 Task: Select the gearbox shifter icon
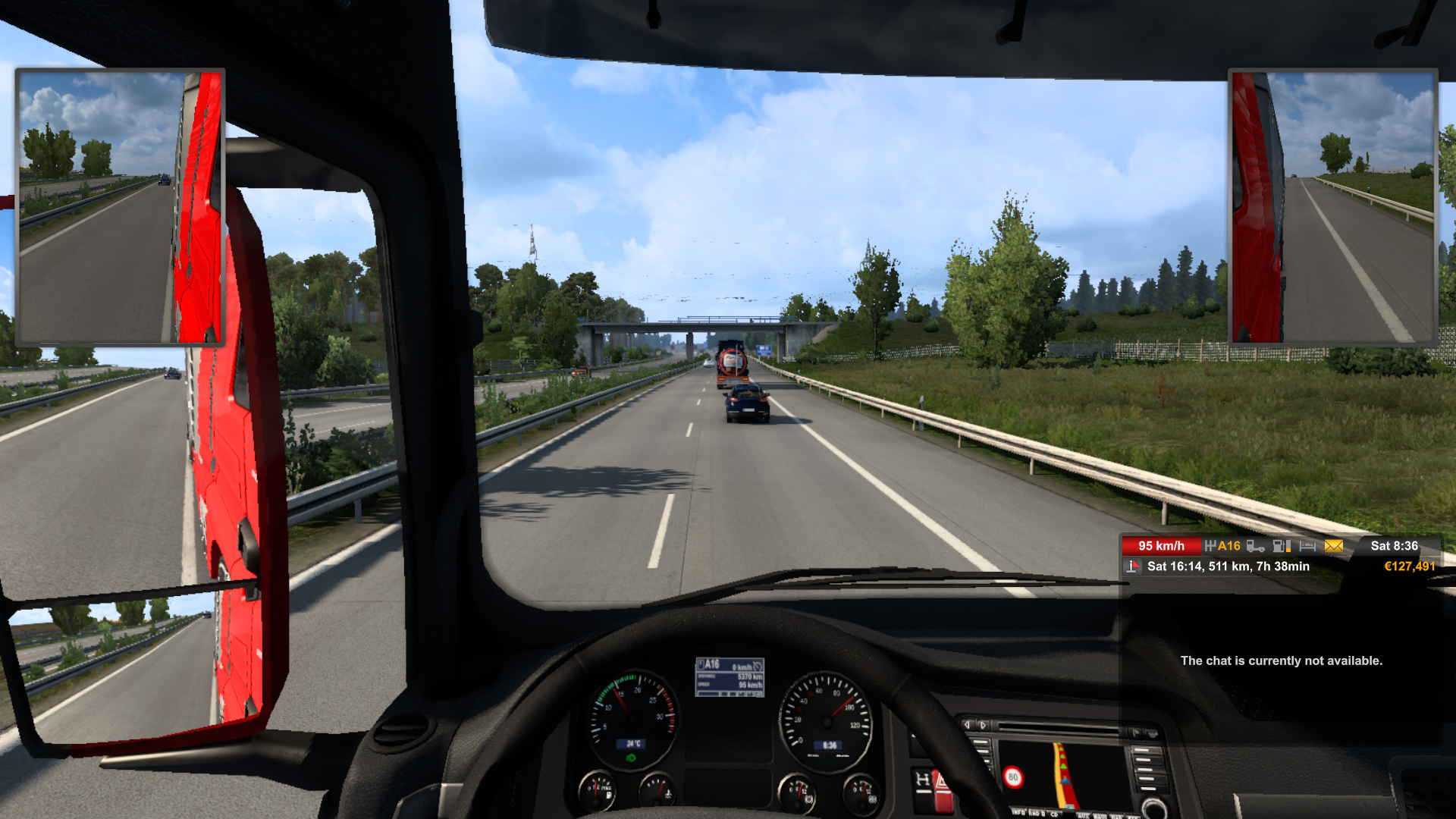(1210, 545)
